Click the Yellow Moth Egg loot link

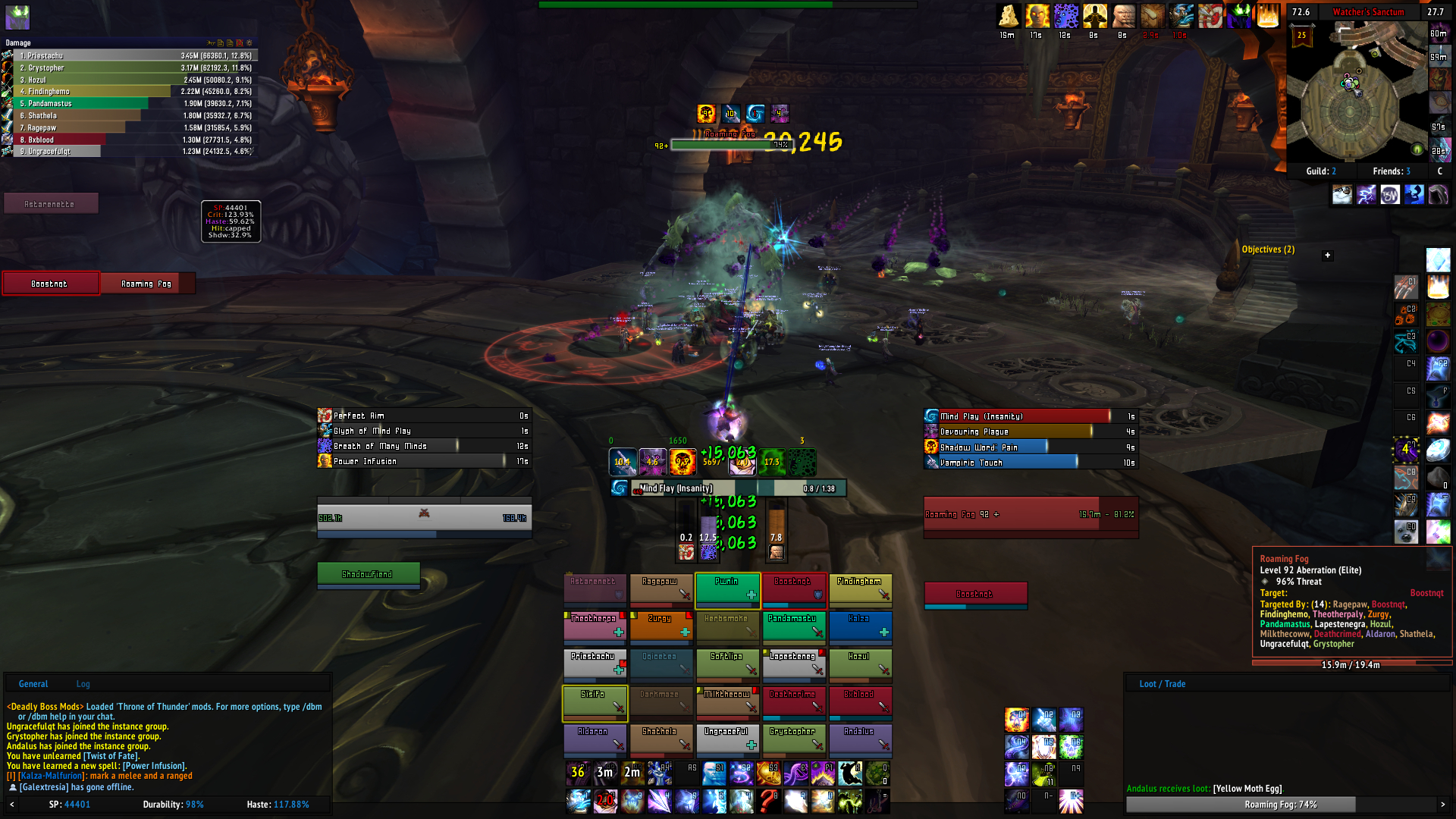point(1247,789)
